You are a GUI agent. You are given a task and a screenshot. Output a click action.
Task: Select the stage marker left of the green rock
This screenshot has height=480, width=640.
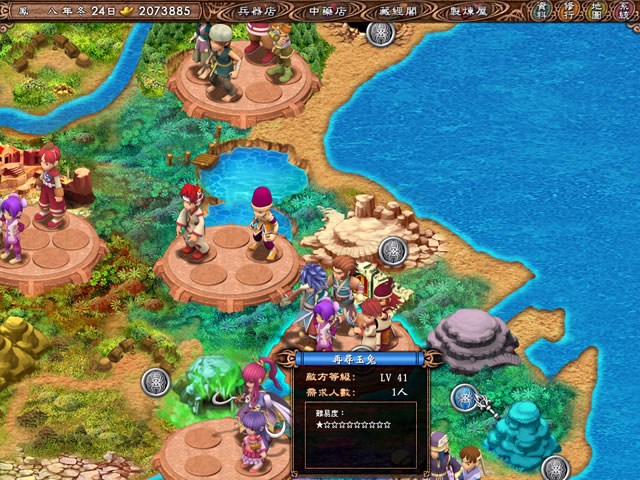click(x=155, y=381)
